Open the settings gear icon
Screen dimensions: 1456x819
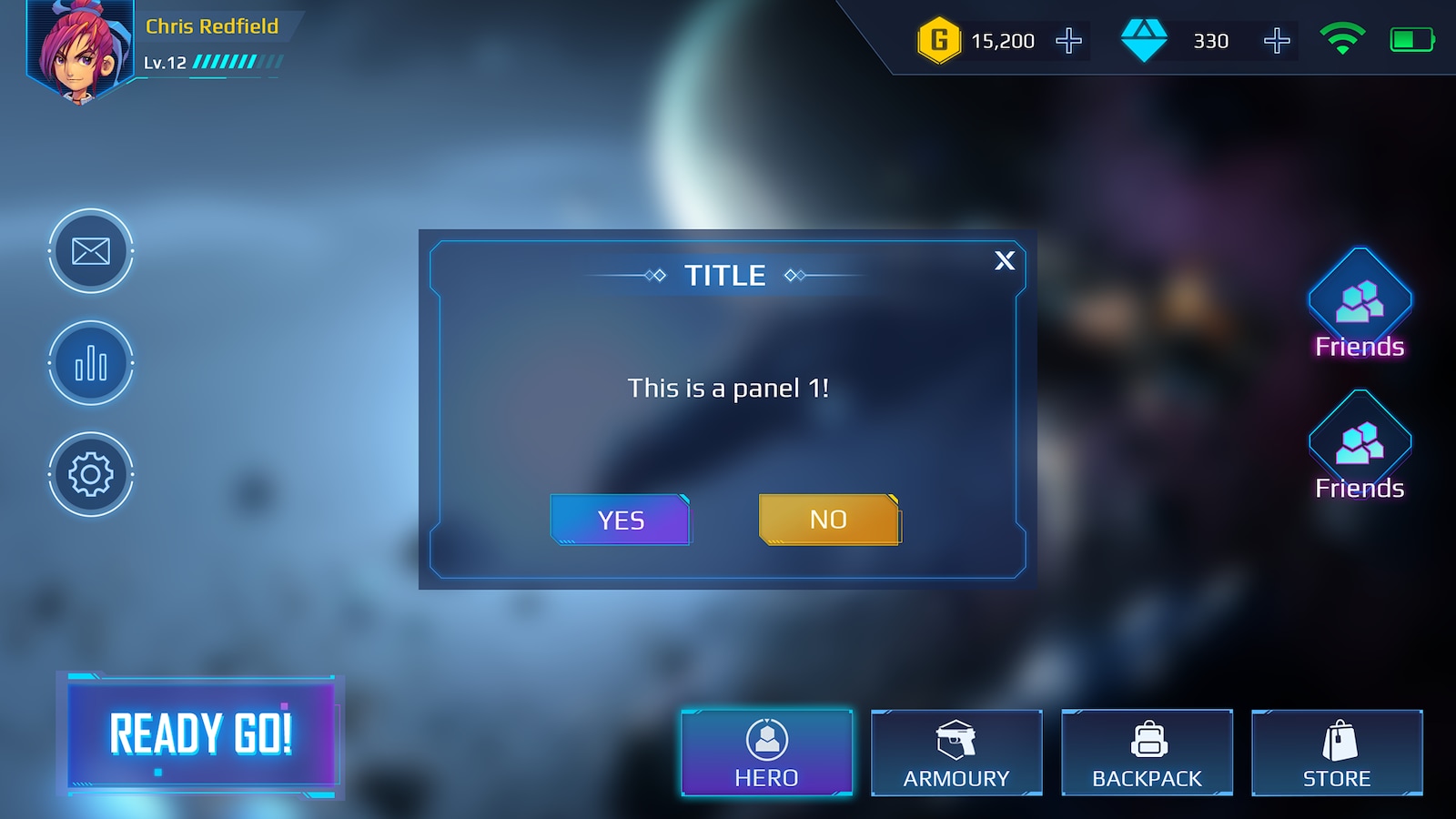point(90,475)
